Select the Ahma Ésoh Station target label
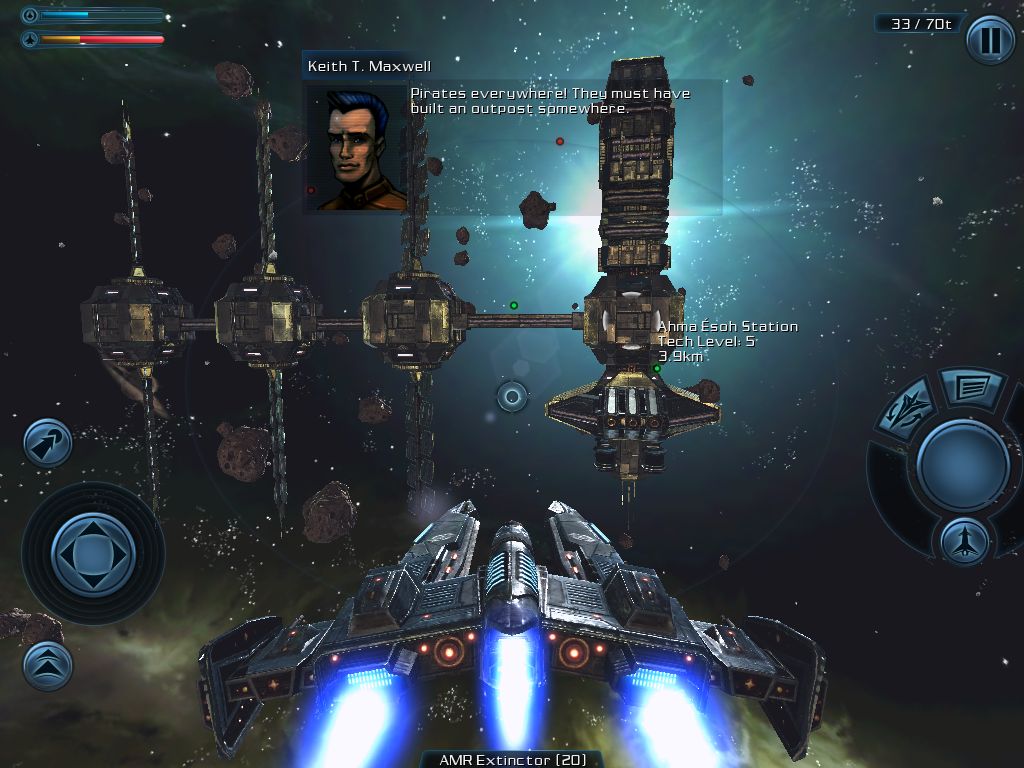Viewport: 1024px width, 768px height. coord(727,327)
